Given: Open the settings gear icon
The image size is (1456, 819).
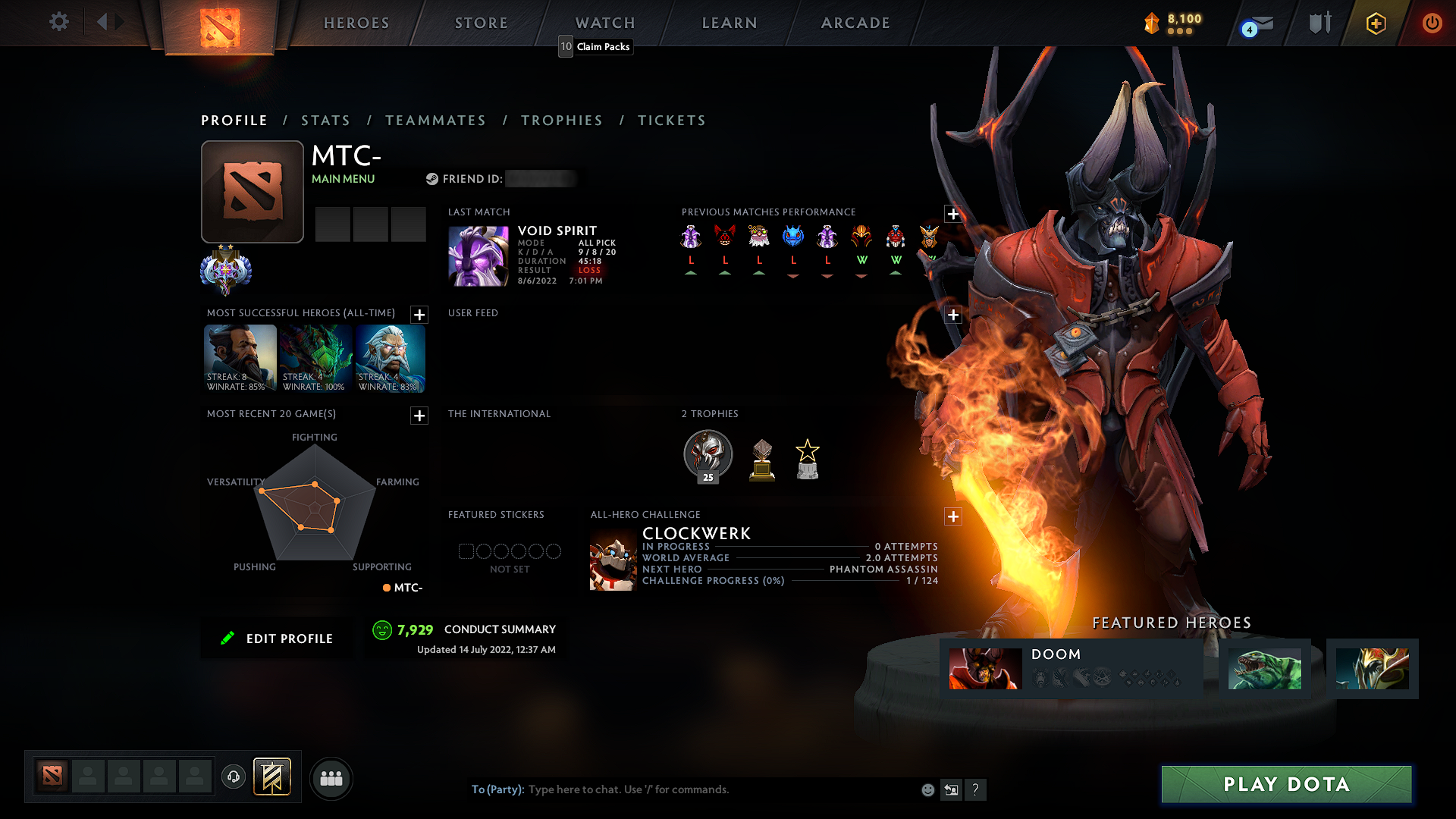Looking at the screenshot, I should point(58,22).
